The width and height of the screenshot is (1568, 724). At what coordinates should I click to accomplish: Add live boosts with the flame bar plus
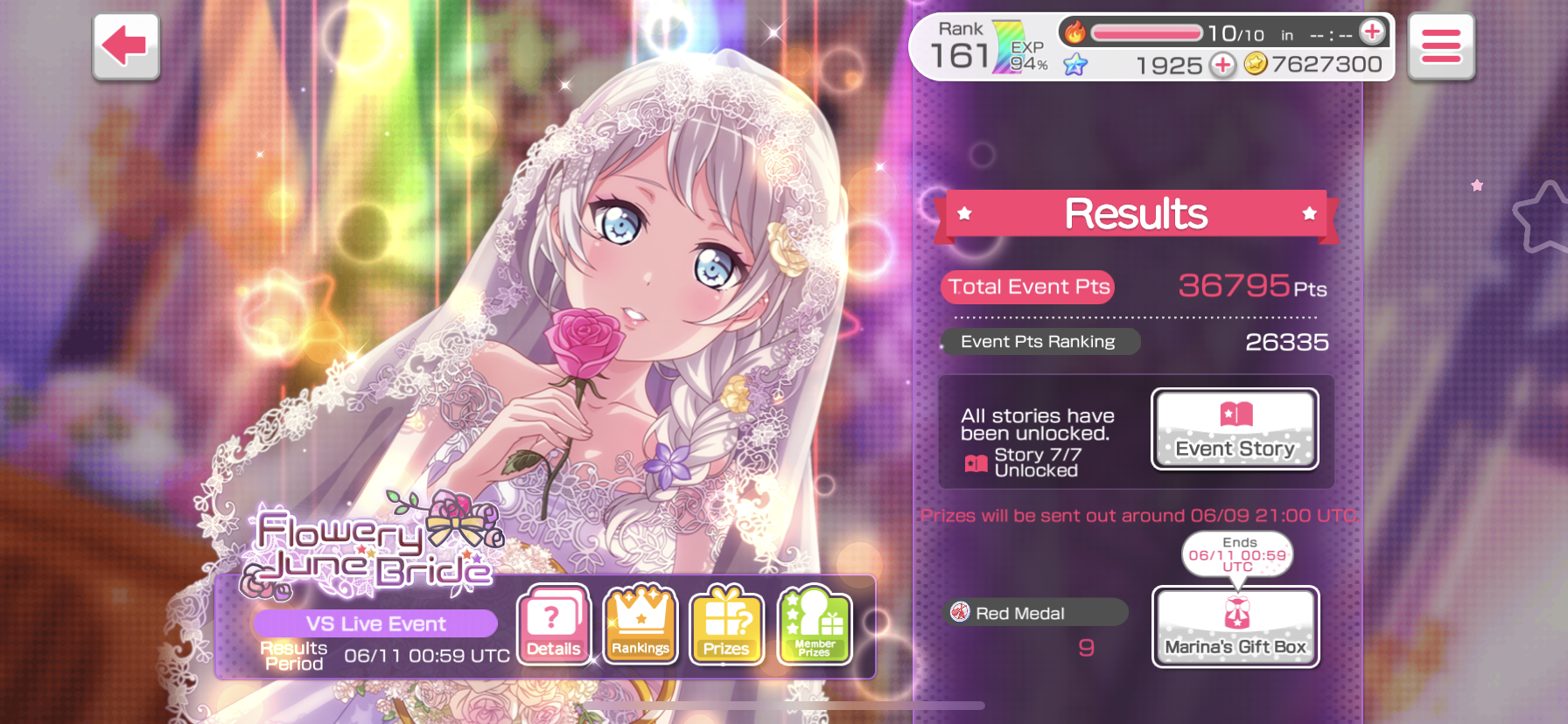point(1372,32)
